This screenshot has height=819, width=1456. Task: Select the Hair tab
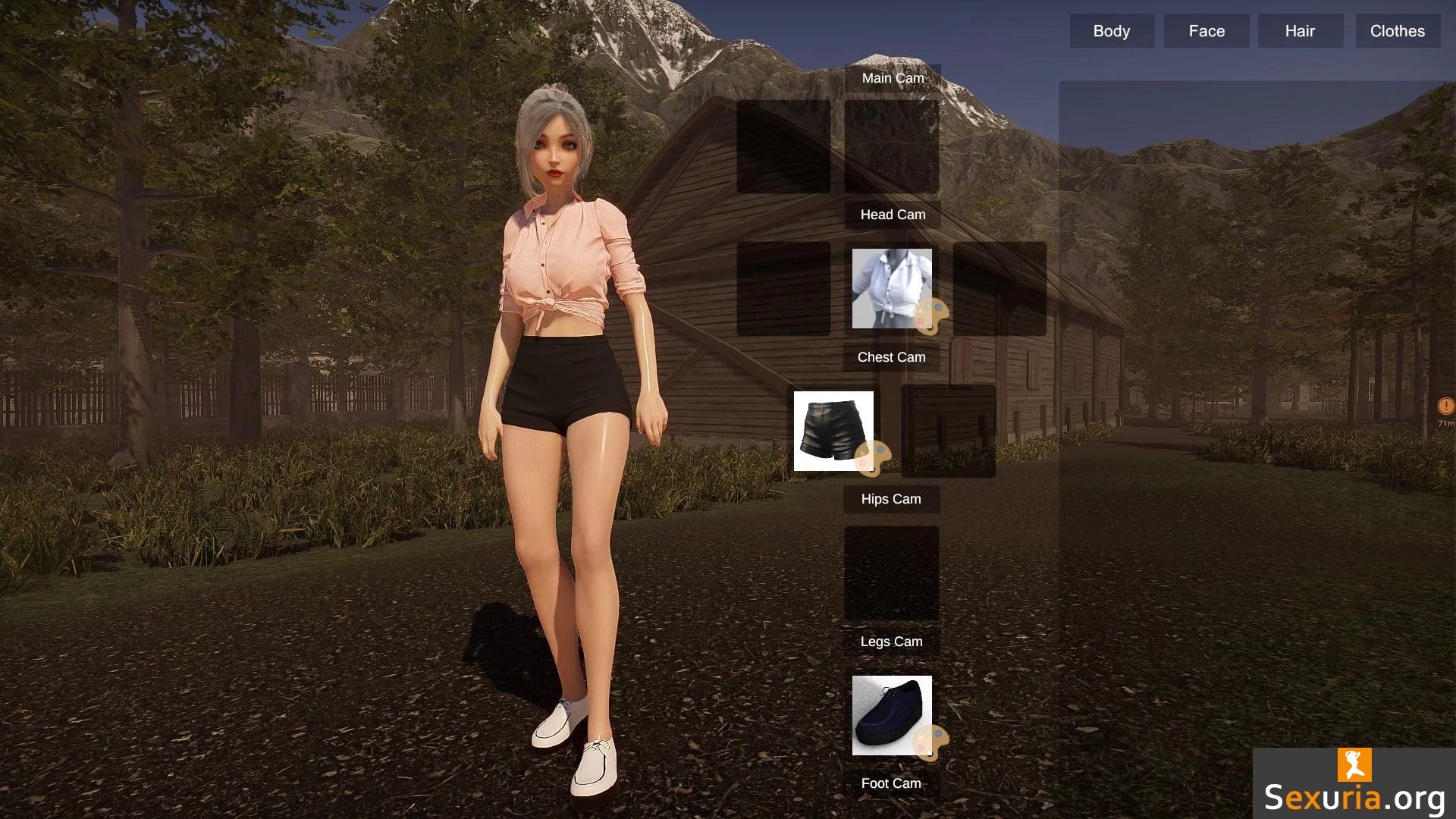tap(1300, 31)
